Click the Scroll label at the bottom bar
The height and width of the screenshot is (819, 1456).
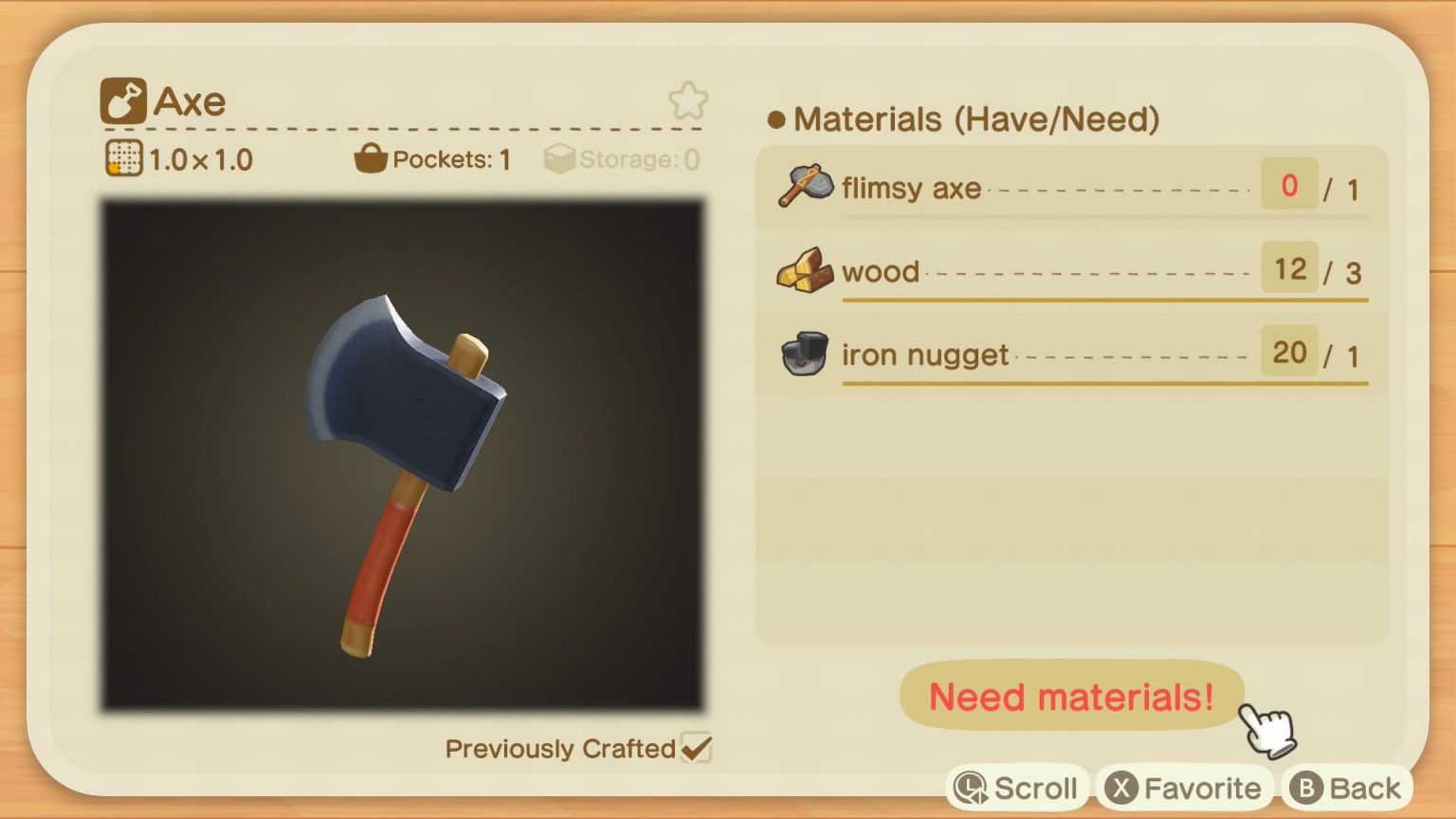coord(1034,787)
